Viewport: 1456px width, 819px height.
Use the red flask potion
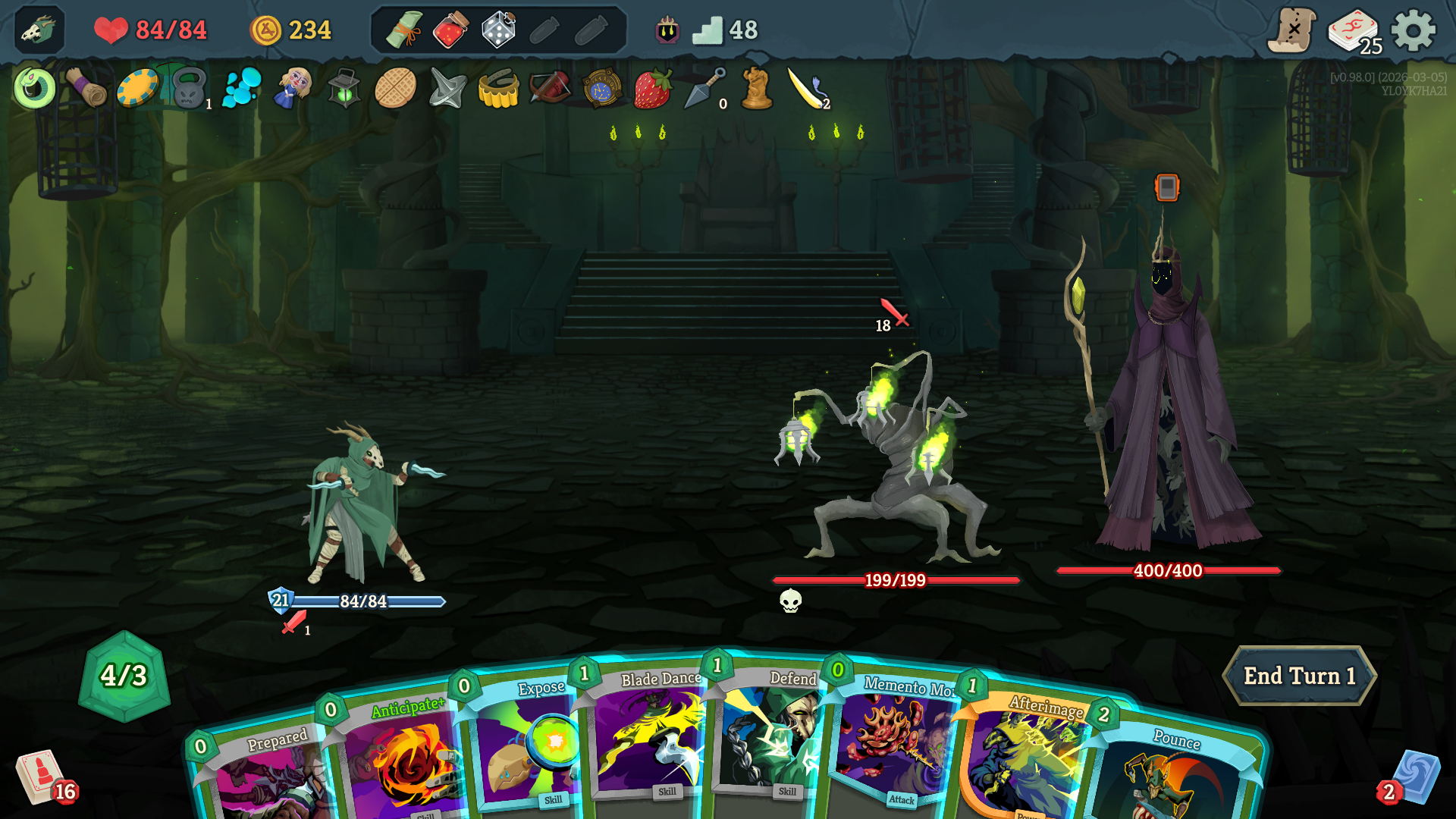450,30
